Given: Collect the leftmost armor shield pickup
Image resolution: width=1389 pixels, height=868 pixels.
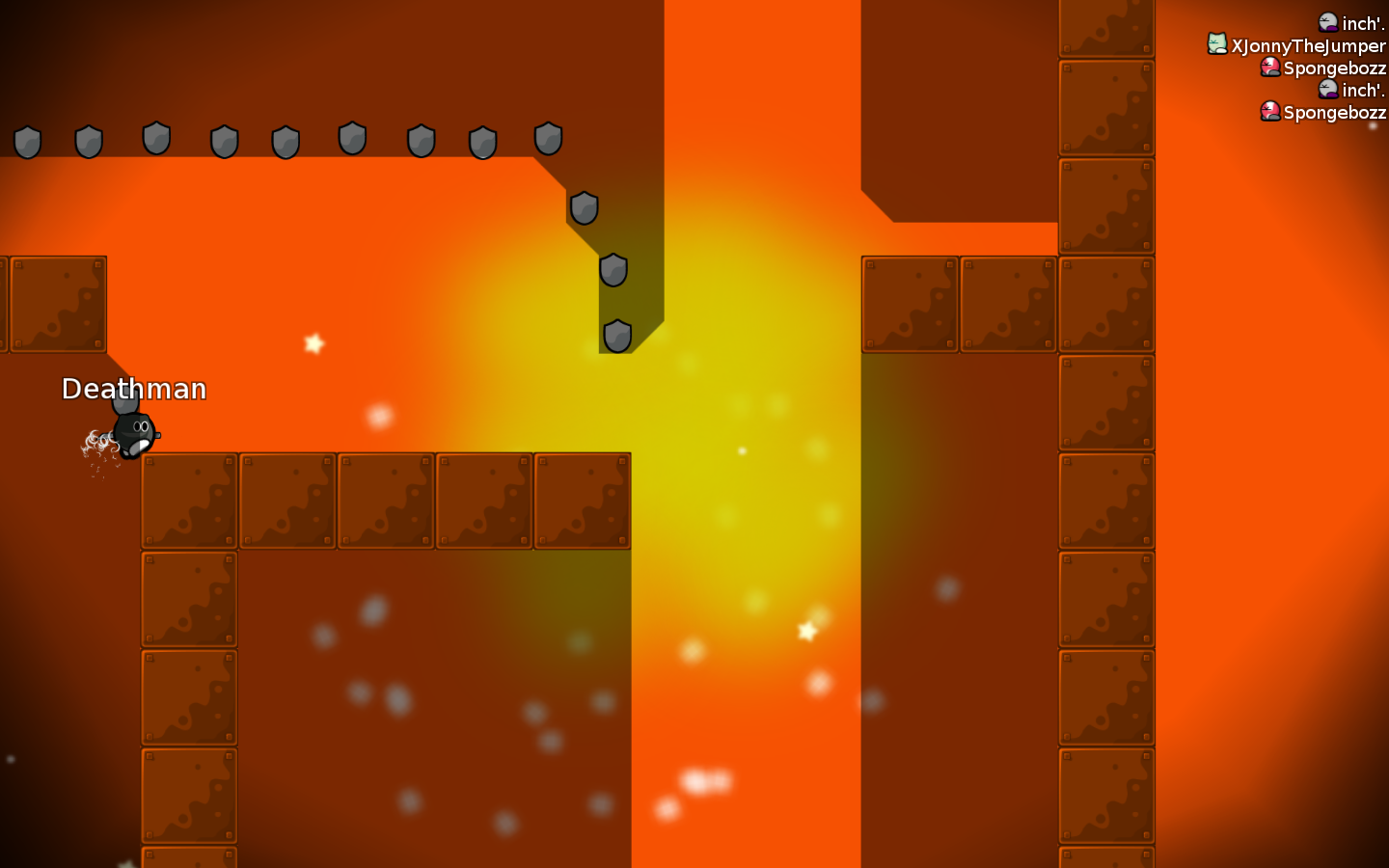Looking at the screenshot, I should [28, 140].
